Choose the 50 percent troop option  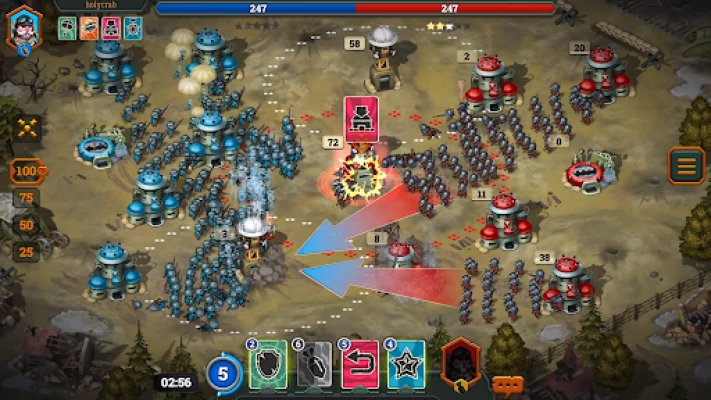pyautogui.click(x=28, y=225)
